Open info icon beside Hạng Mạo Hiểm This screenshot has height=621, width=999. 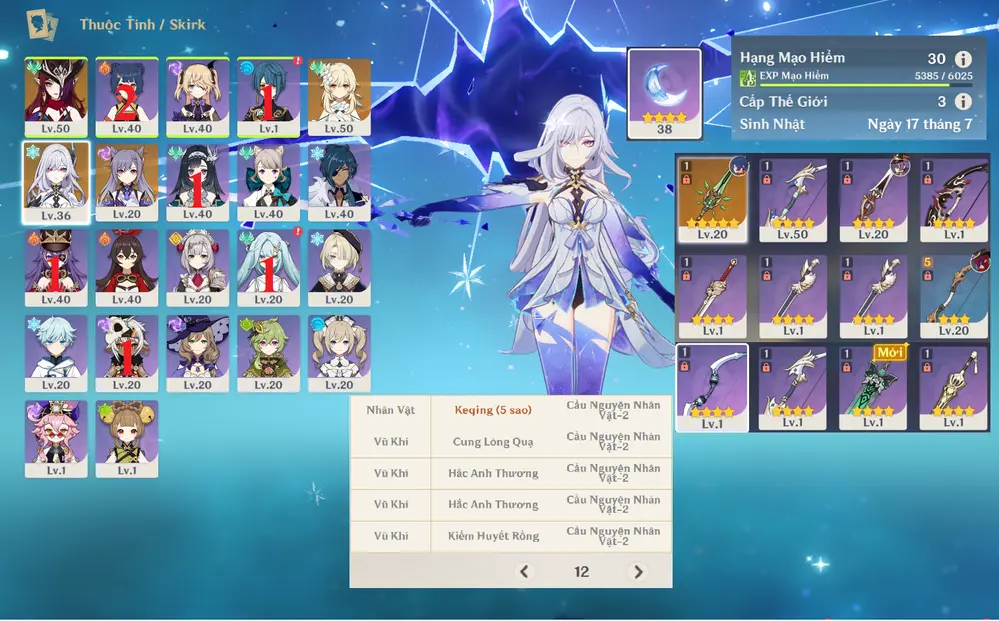tap(963, 59)
